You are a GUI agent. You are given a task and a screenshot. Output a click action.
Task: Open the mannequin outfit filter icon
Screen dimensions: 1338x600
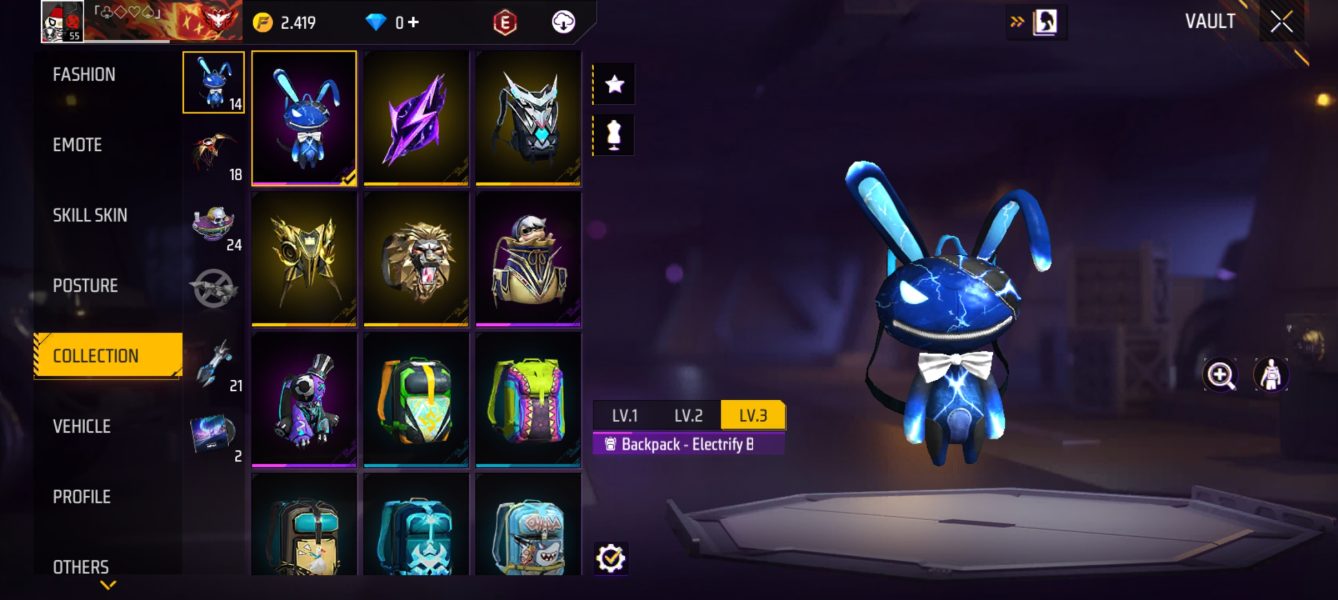coord(614,134)
